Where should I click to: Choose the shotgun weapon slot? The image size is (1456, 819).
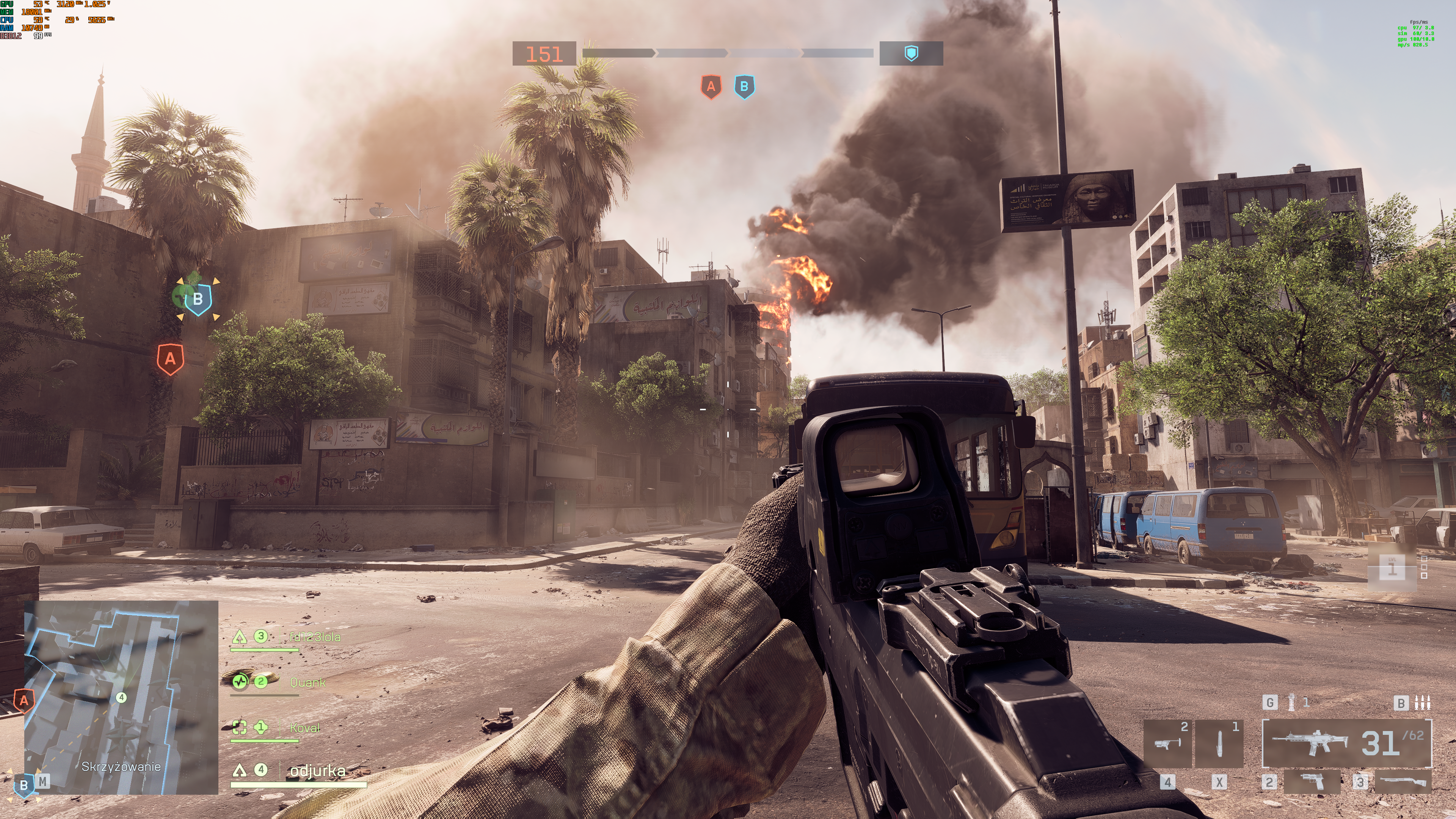tap(1403, 782)
